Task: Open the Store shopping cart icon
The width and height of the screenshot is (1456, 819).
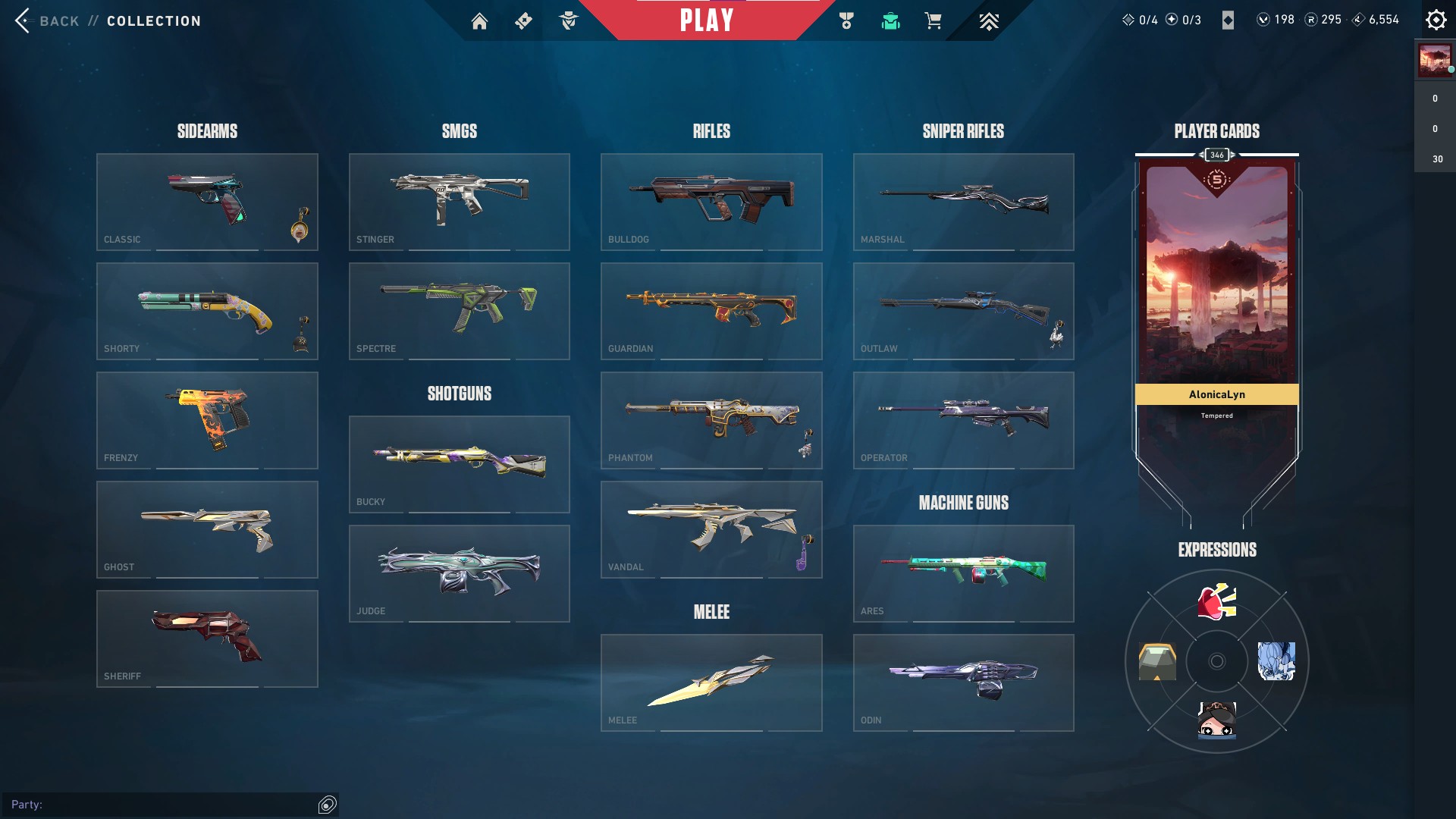Action: pyautogui.click(x=934, y=20)
